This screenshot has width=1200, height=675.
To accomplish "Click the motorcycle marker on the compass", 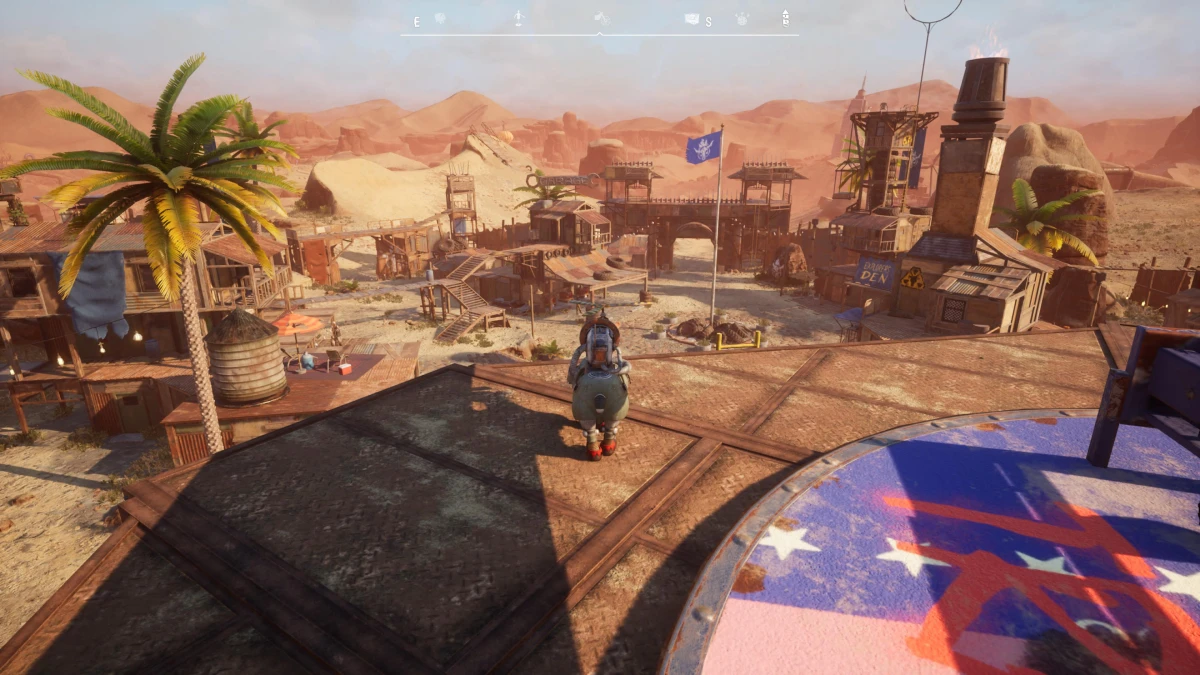I will 601,18.
